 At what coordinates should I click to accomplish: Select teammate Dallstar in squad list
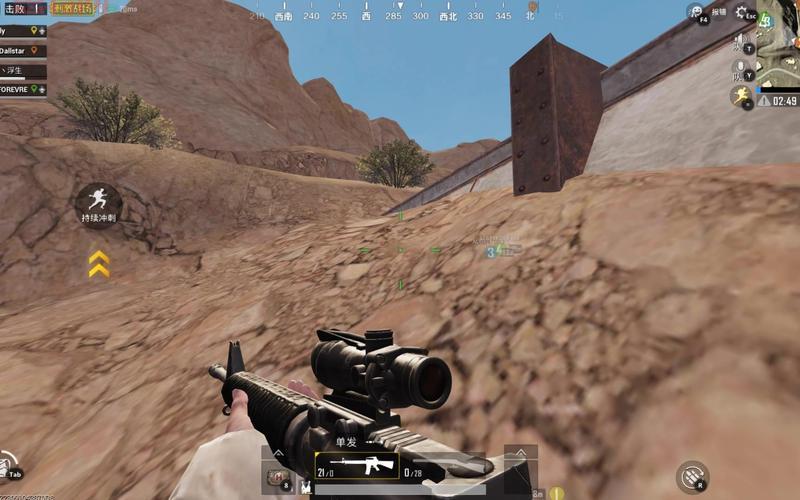[x=22, y=50]
